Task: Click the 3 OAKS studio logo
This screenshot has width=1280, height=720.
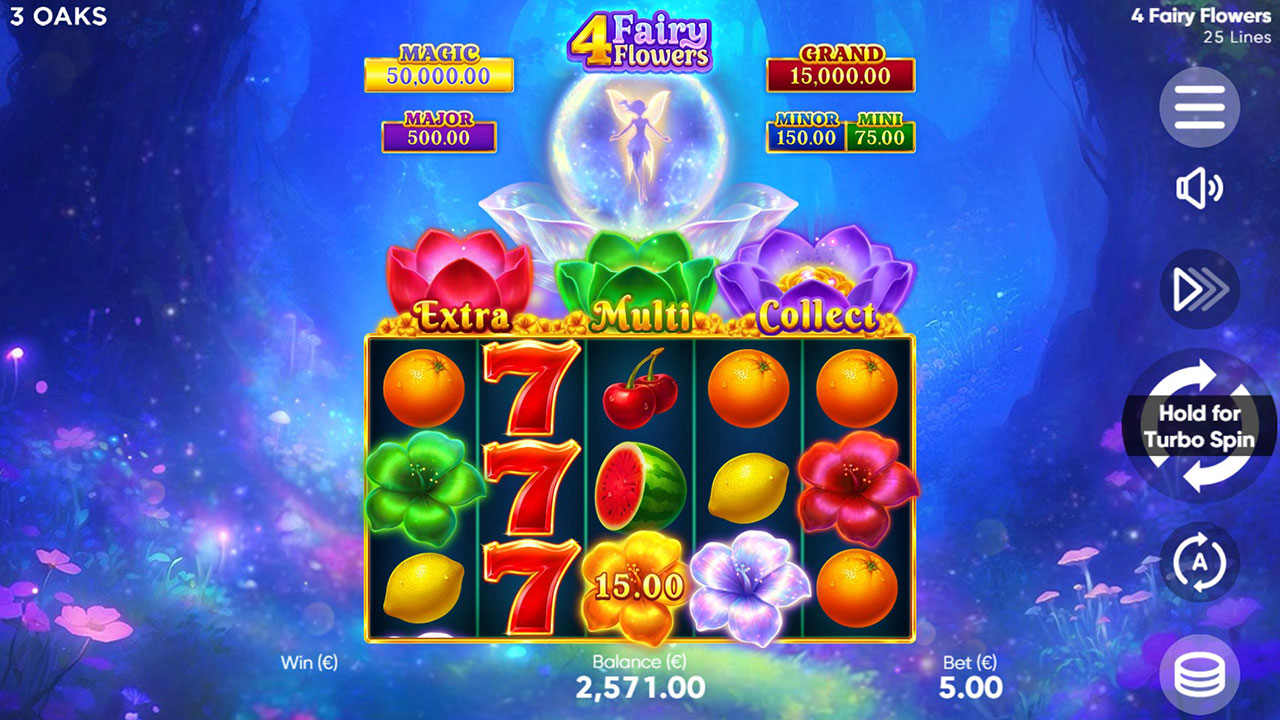Action: [60, 16]
